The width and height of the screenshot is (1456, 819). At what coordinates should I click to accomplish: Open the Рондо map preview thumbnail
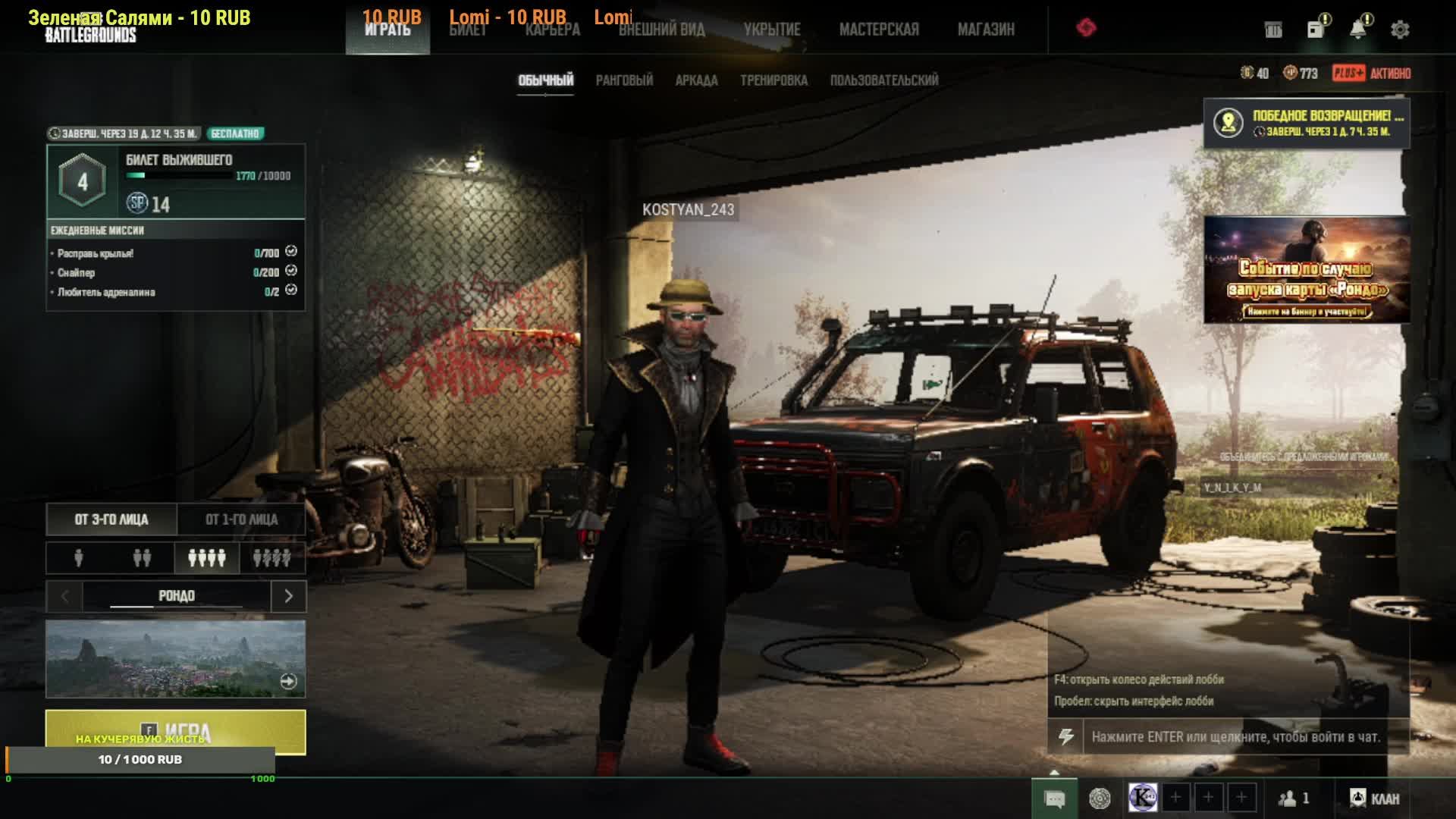(175, 658)
